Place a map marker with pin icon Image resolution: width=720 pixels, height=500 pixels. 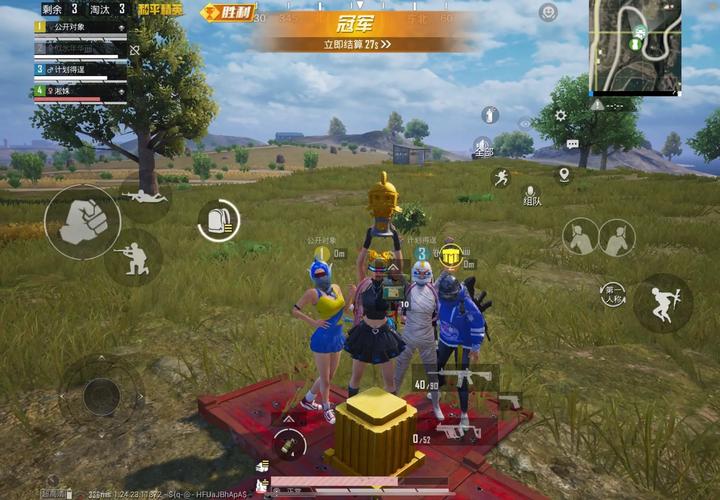tap(564, 174)
